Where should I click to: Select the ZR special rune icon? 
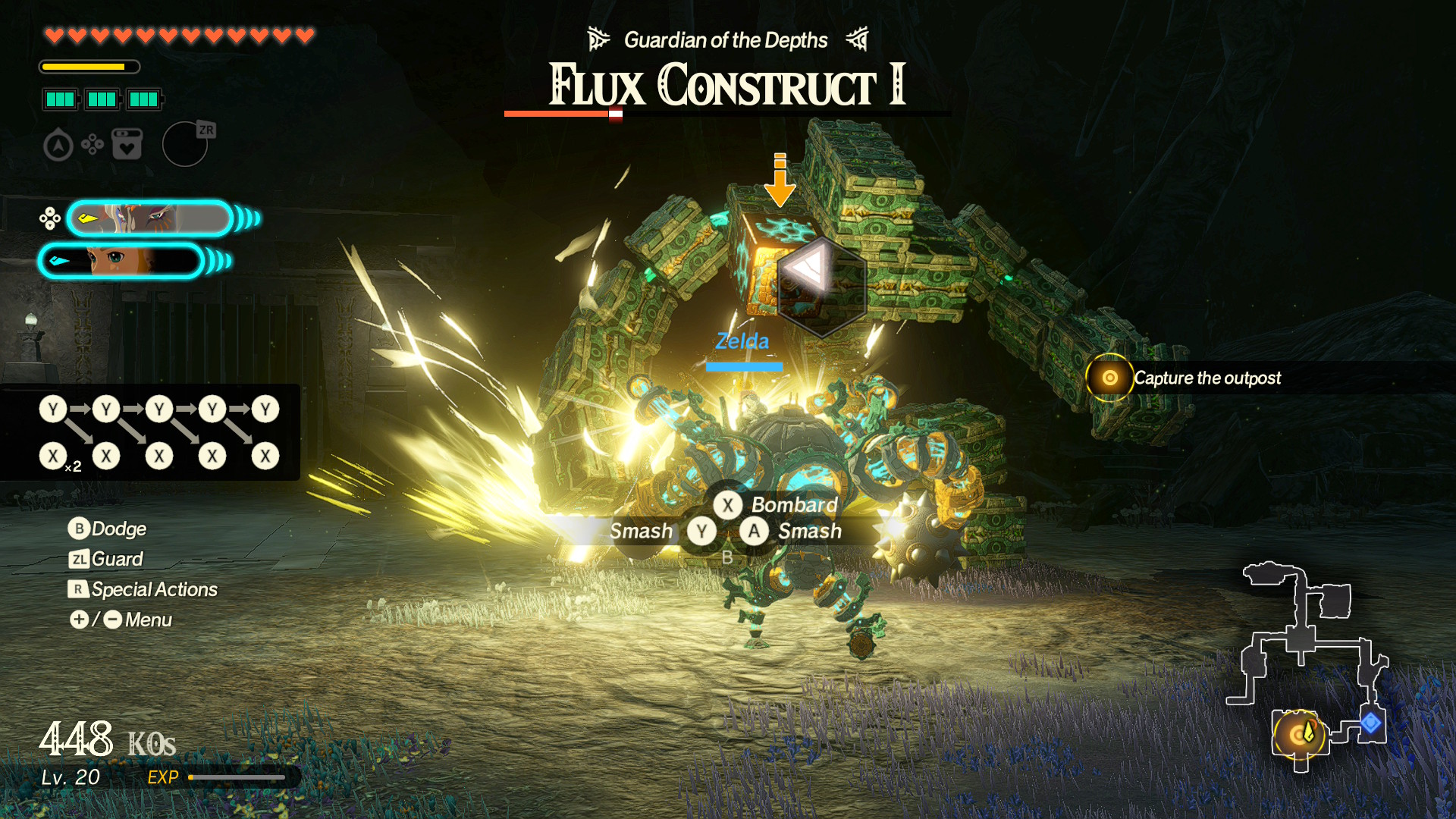(x=185, y=144)
